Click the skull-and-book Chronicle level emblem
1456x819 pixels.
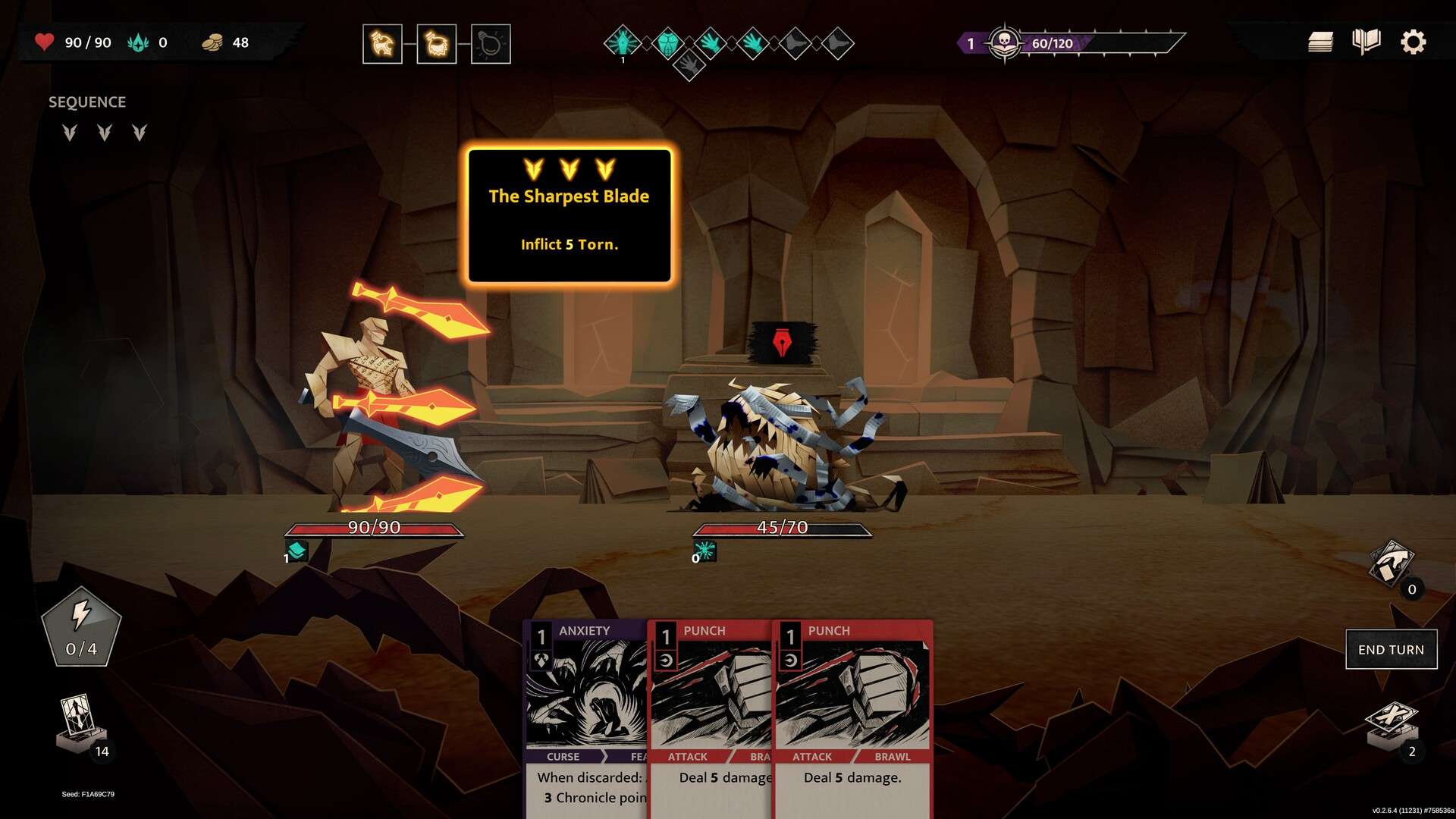pos(1005,42)
